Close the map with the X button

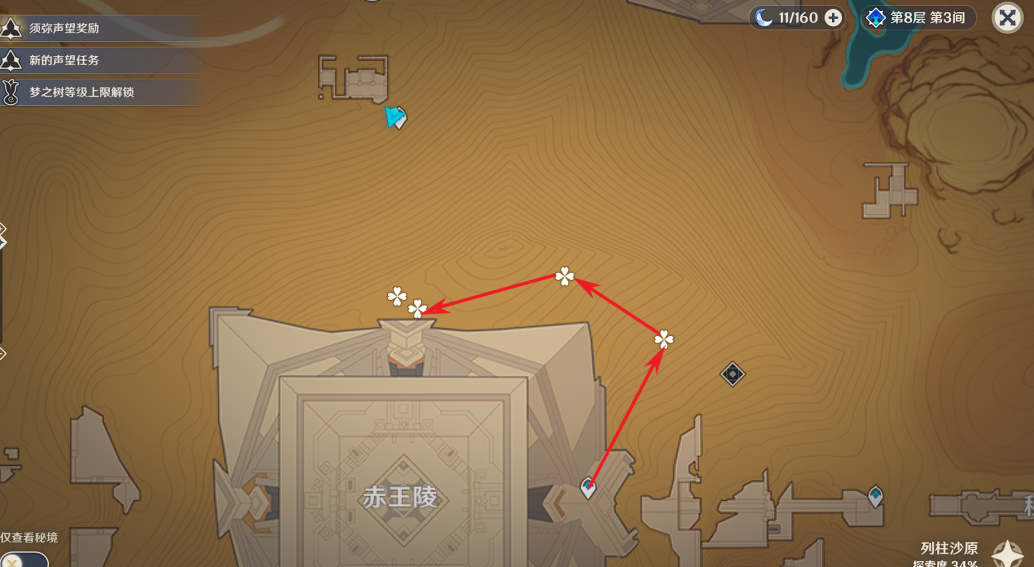pos(1006,17)
